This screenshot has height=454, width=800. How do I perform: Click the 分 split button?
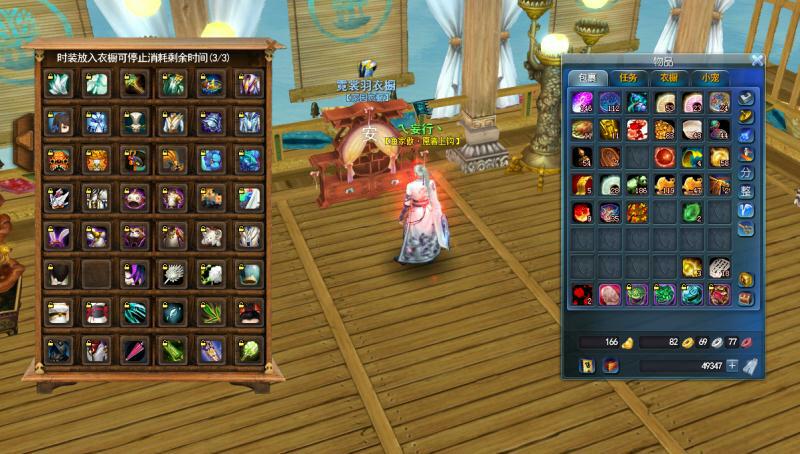(x=745, y=172)
